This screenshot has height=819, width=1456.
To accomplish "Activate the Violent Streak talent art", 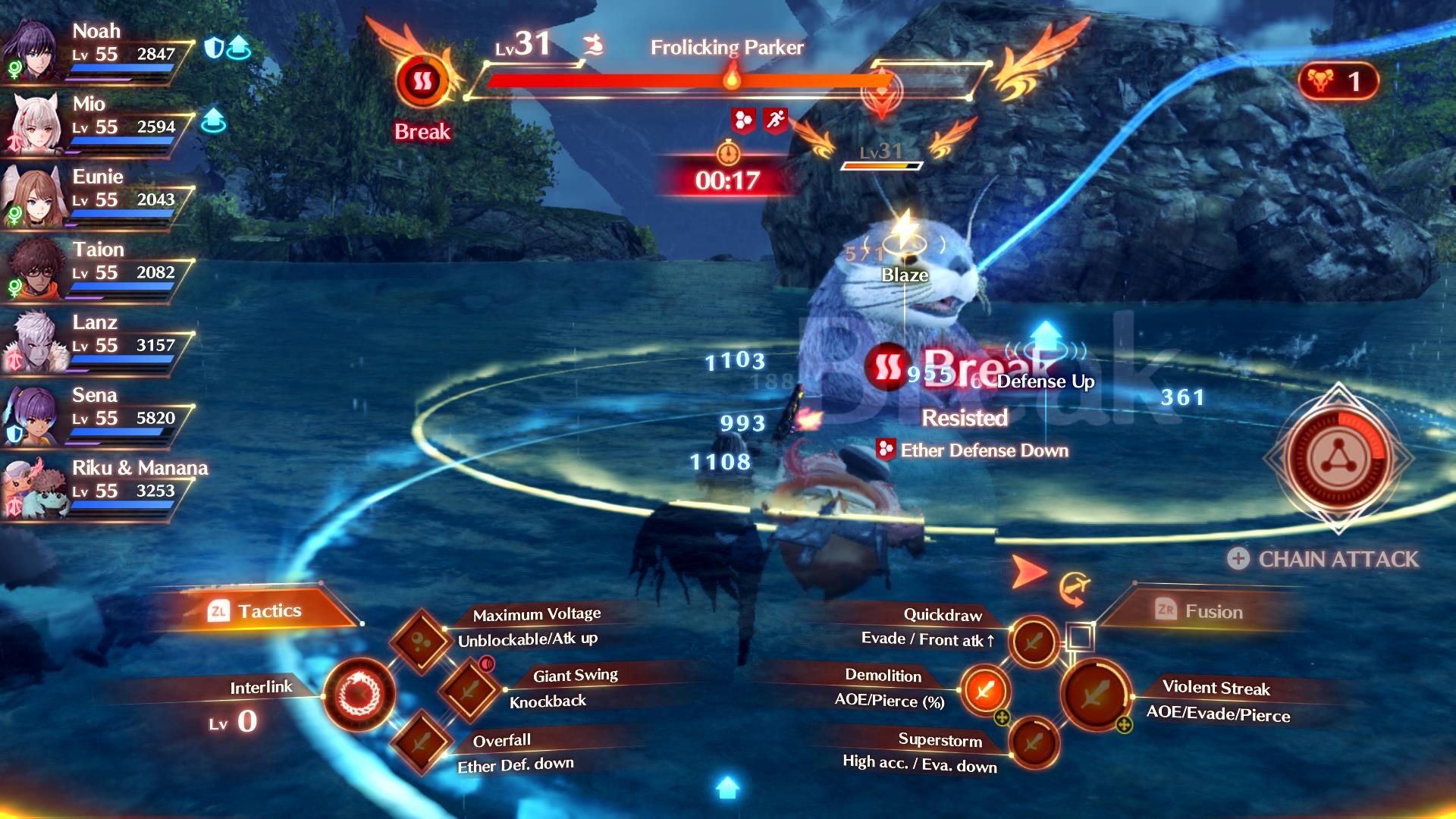I will tap(1095, 693).
